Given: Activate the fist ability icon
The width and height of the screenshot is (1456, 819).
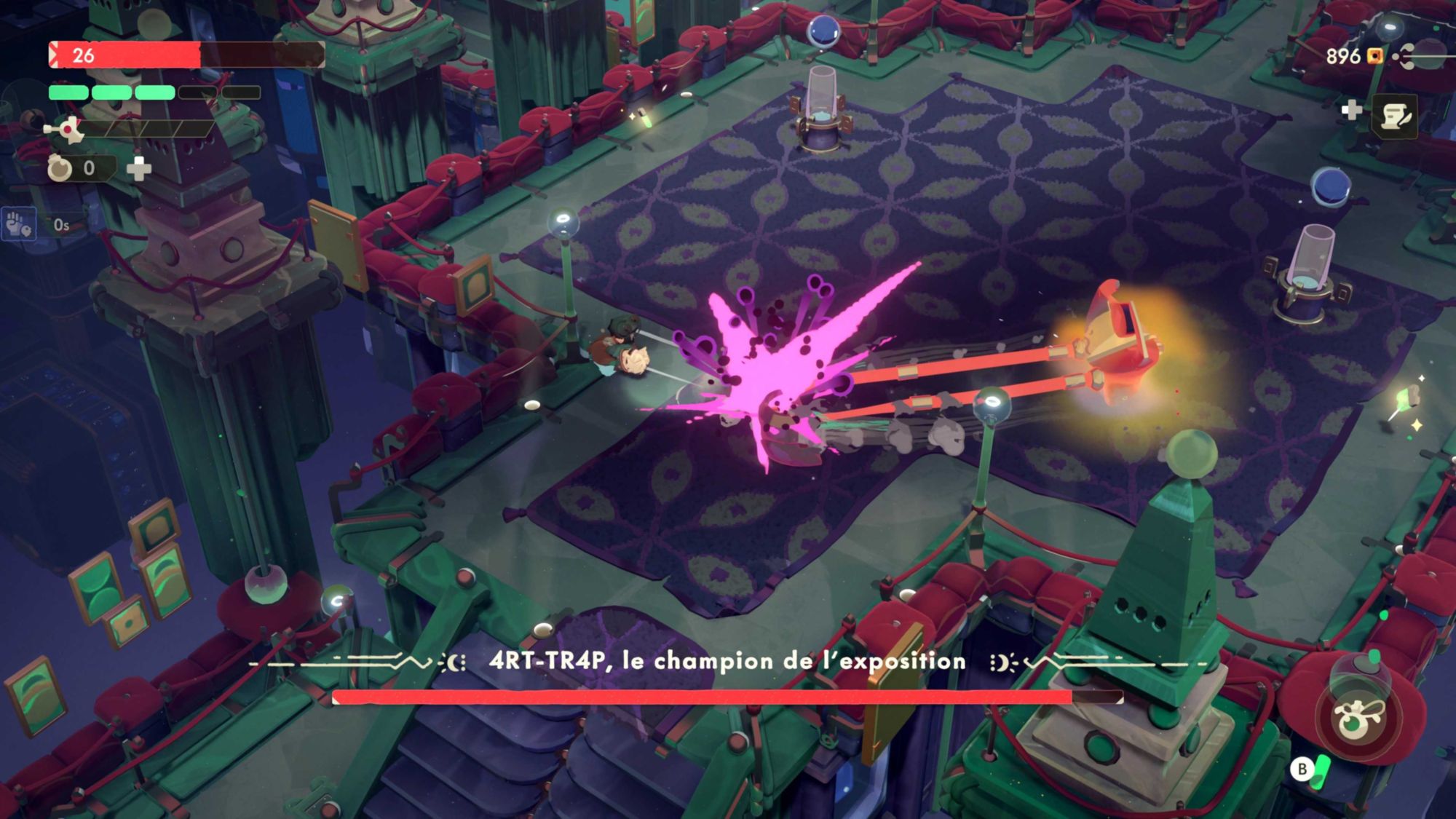Looking at the screenshot, I should tap(17, 224).
